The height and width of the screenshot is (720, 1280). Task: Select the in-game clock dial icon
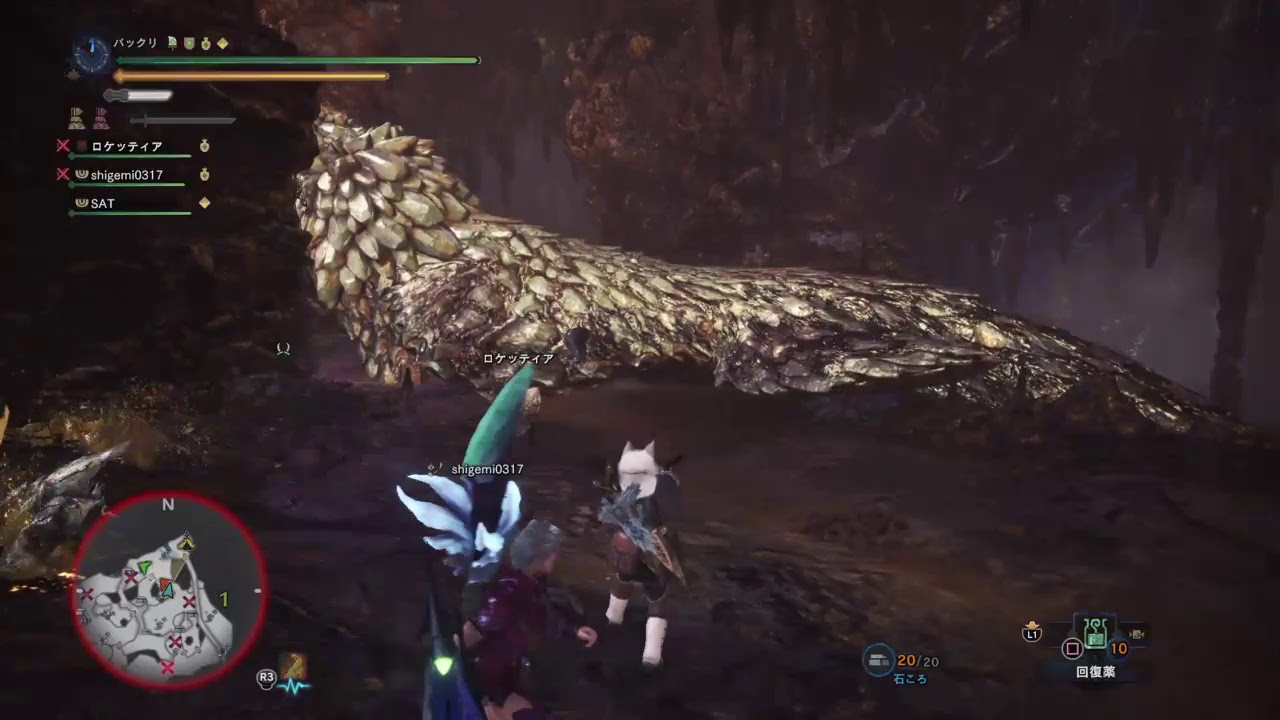(x=91, y=55)
